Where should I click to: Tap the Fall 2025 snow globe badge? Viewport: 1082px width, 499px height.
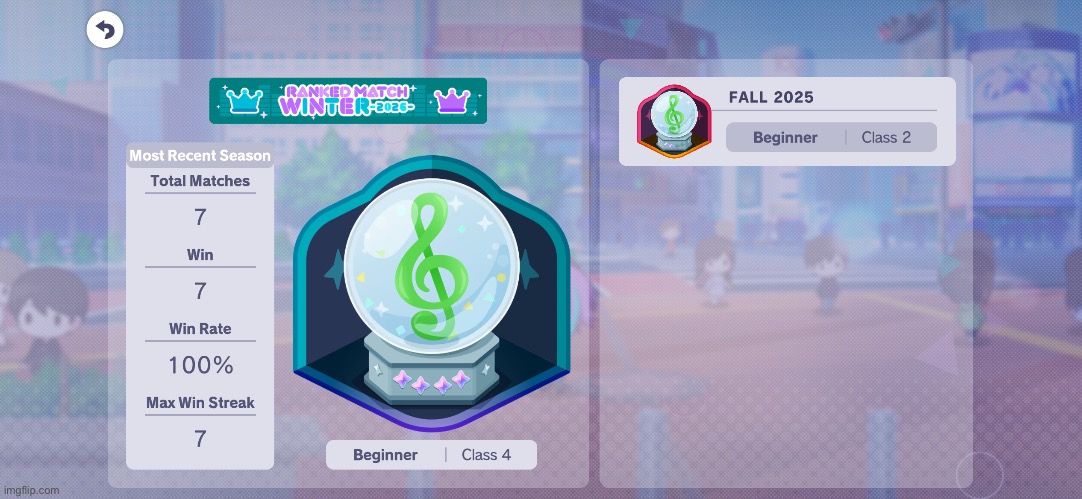pyautogui.click(x=673, y=122)
